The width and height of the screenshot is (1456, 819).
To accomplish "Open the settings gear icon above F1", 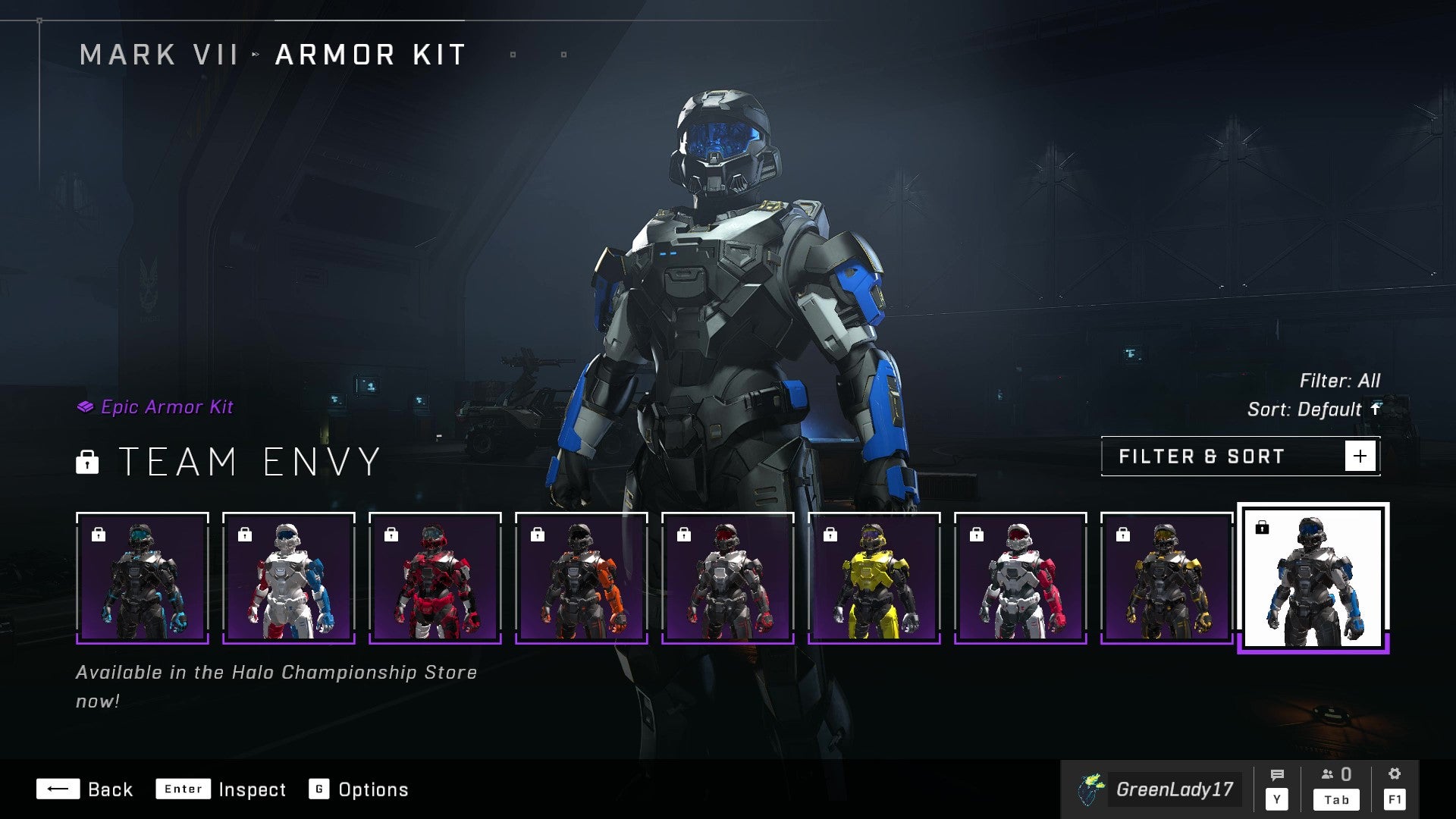I will pyautogui.click(x=1395, y=774).
